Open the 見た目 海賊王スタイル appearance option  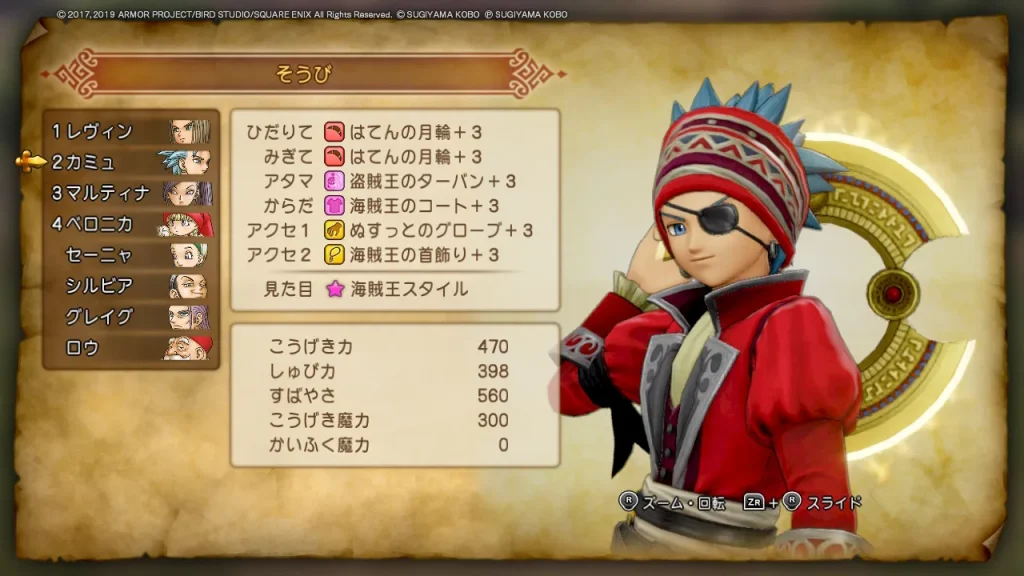pos(394,290)
